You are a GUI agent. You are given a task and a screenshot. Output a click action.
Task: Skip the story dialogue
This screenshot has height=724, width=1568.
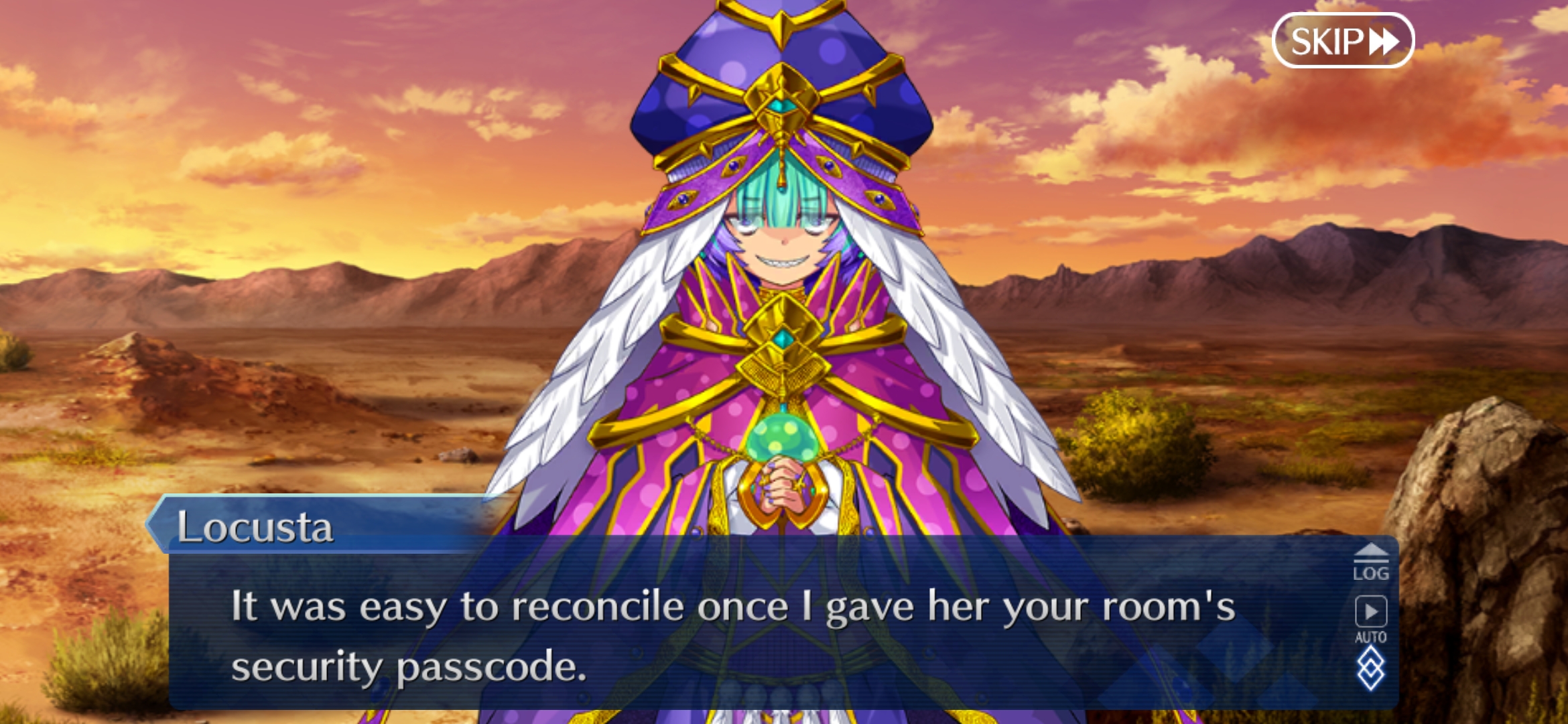pyautogui.click(x=1343, y=42)
